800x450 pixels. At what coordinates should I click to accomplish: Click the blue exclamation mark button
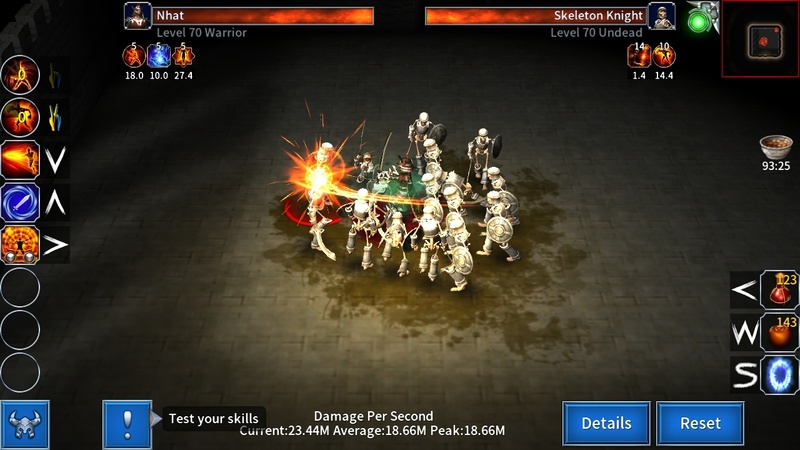pyautogui.click(x=127, y=423)
